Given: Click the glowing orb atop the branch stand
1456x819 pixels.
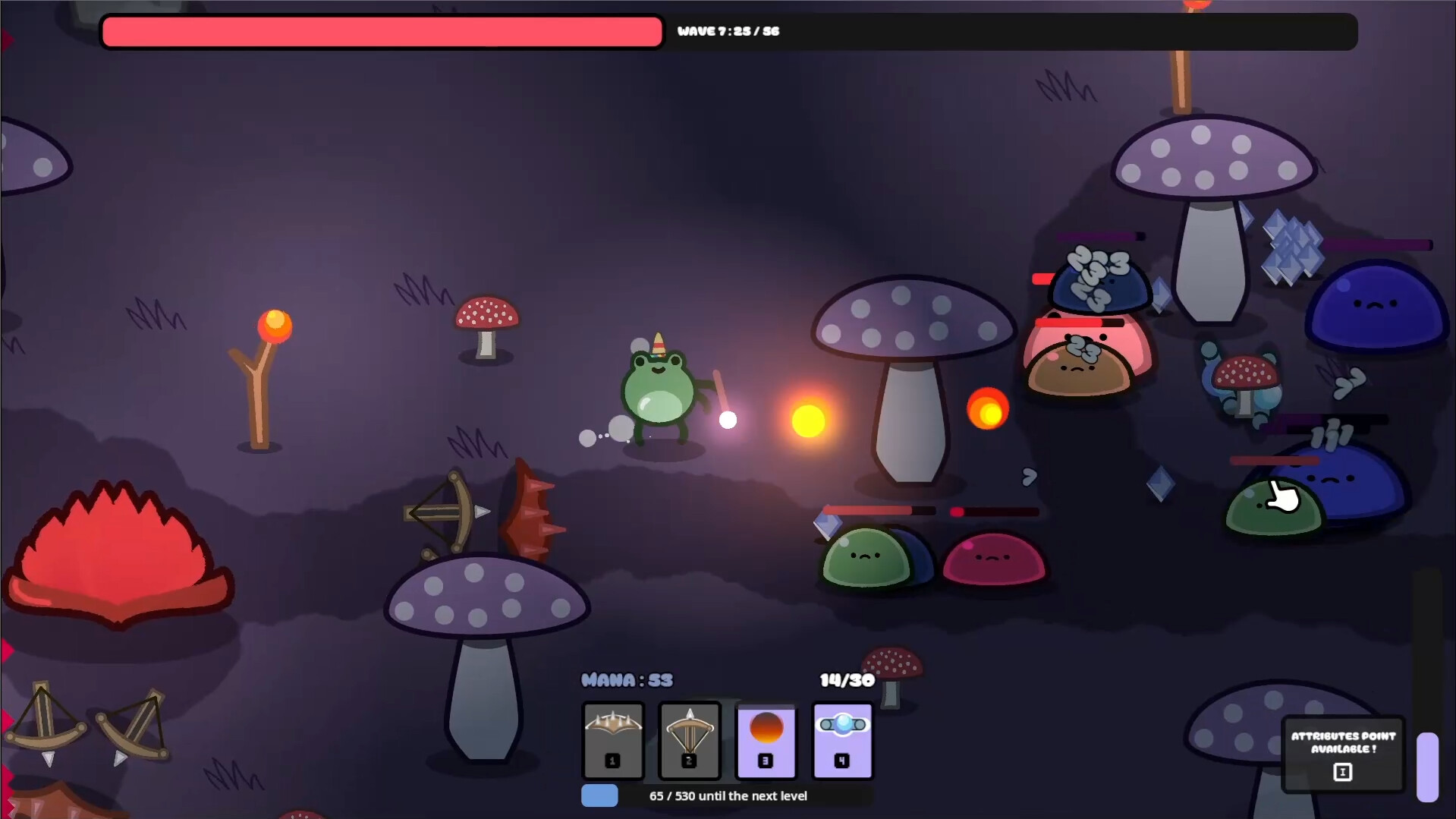Looking at the screenshot, I should coord(275,326).
